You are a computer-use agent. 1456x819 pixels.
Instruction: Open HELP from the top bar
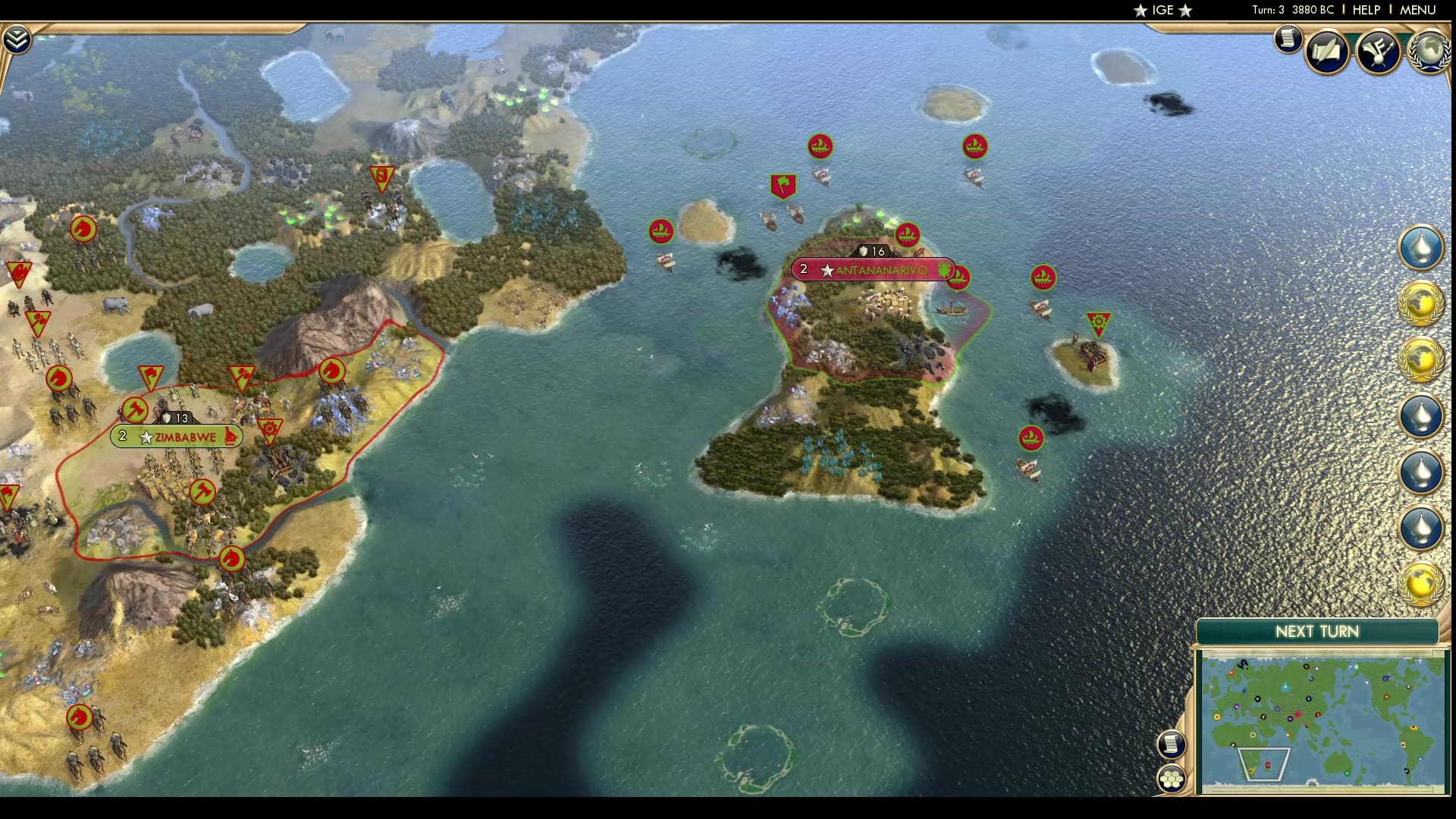[x=1367, y=11]
